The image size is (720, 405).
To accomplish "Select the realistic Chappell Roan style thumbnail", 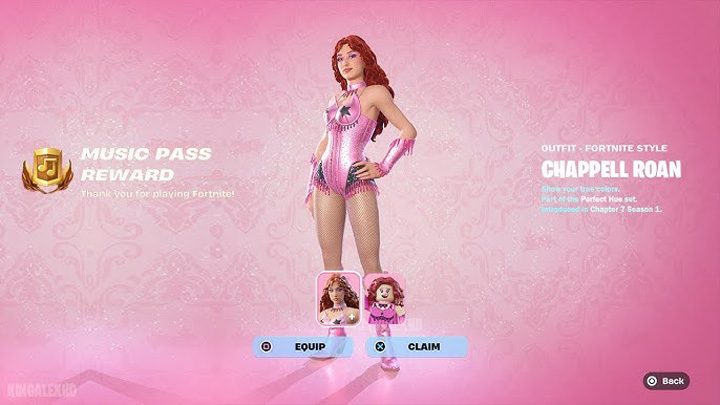I will tap(338, 298).
